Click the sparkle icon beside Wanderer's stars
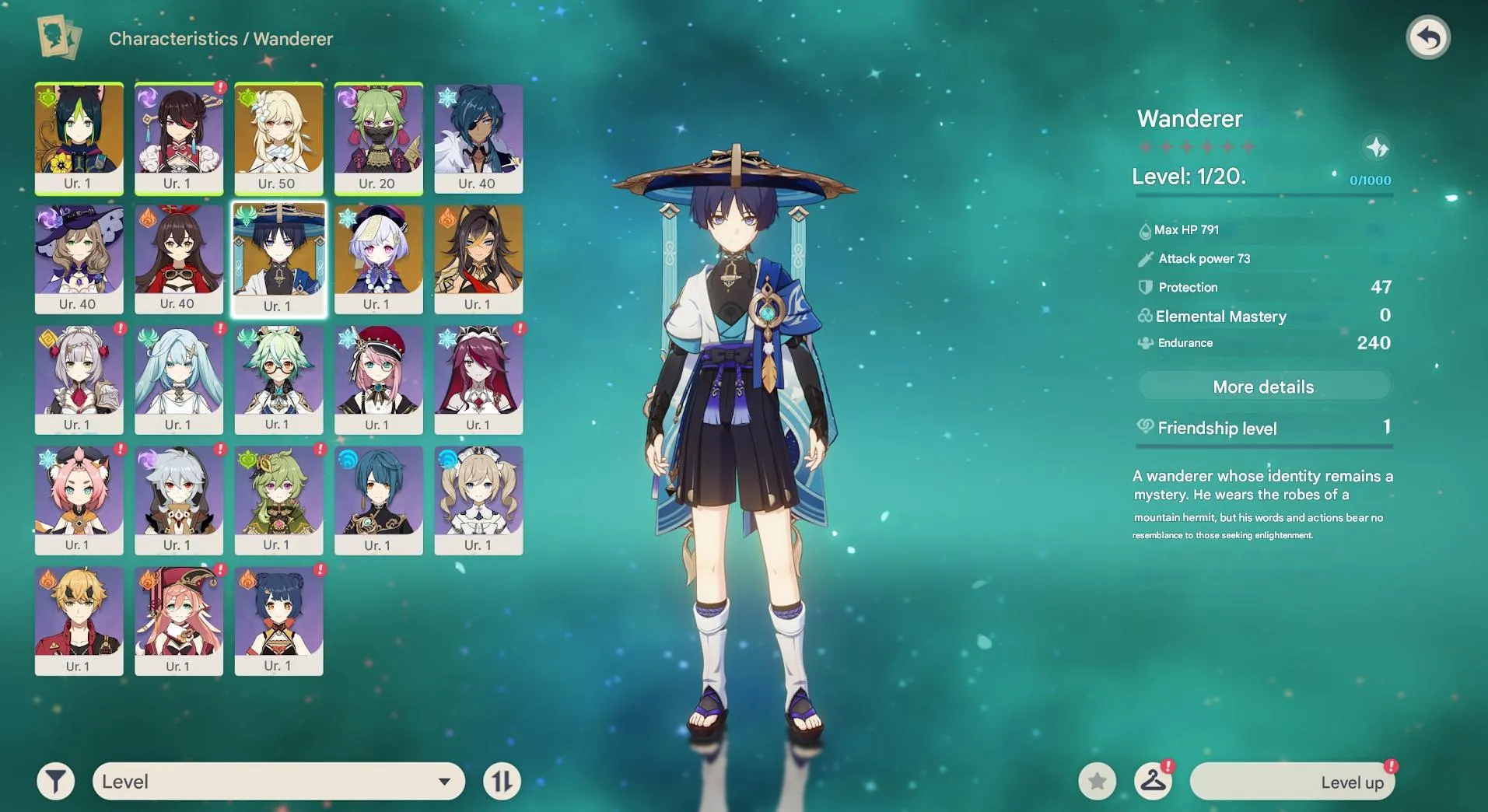The width and height of the screenshot is (1488, 812). pyautogui.click(x=1377, y=147)
